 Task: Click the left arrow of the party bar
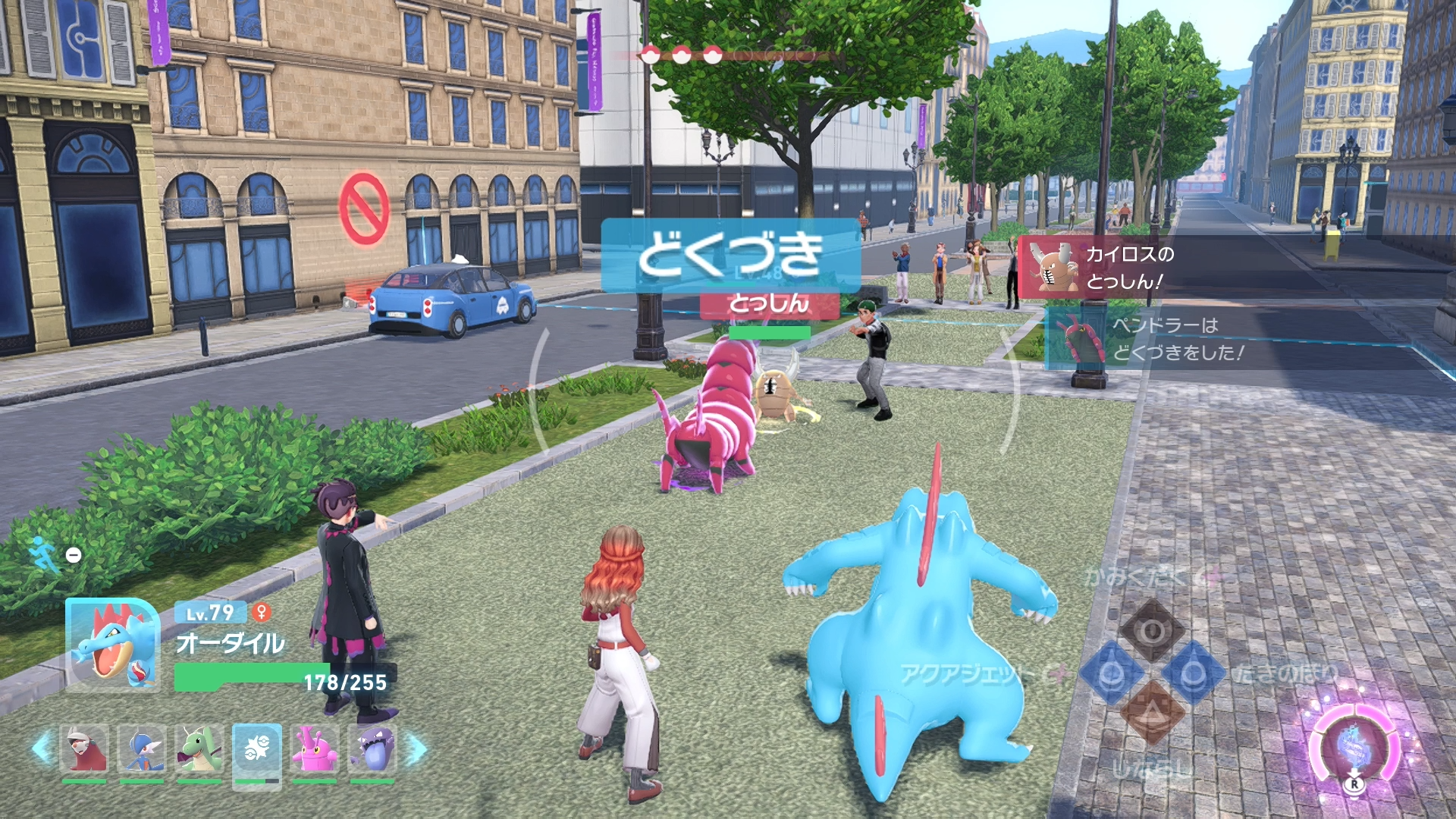click(x=42, y=748)
